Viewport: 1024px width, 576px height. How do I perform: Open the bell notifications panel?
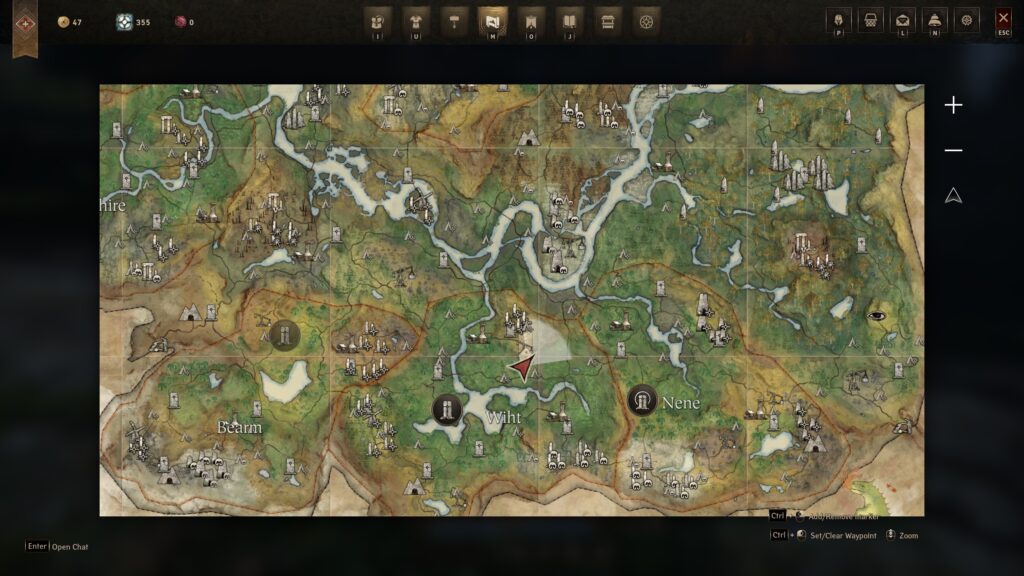tap(935, 20)
